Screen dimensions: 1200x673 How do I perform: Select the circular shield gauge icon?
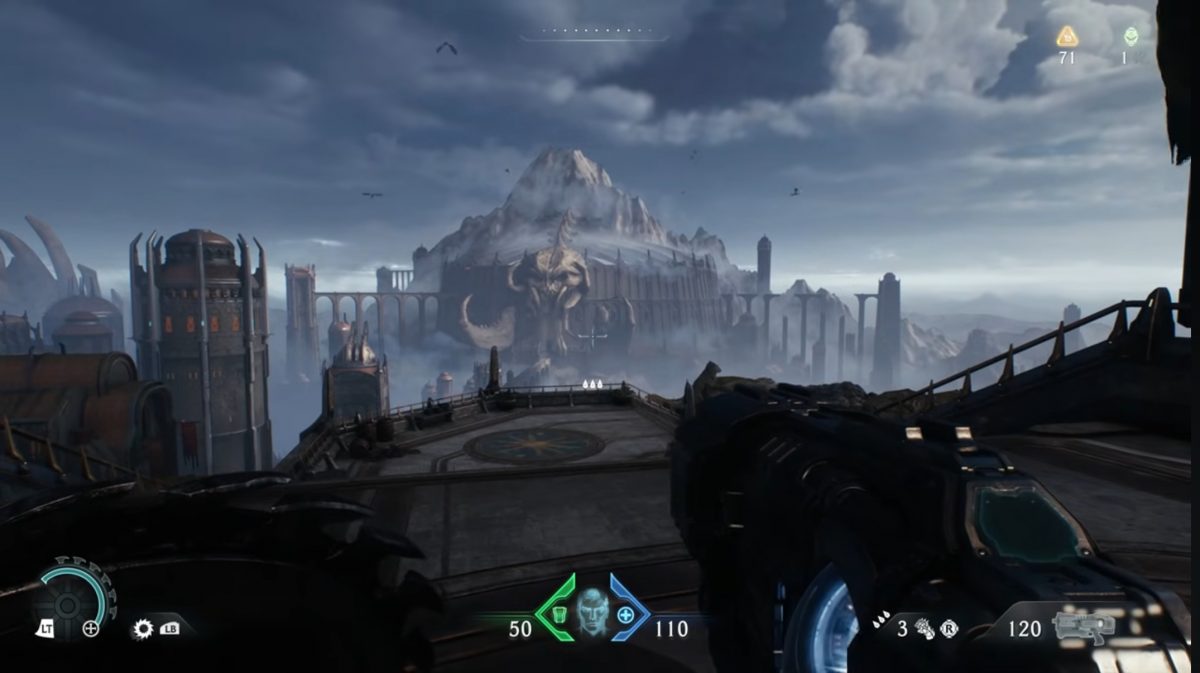[70, 603]
